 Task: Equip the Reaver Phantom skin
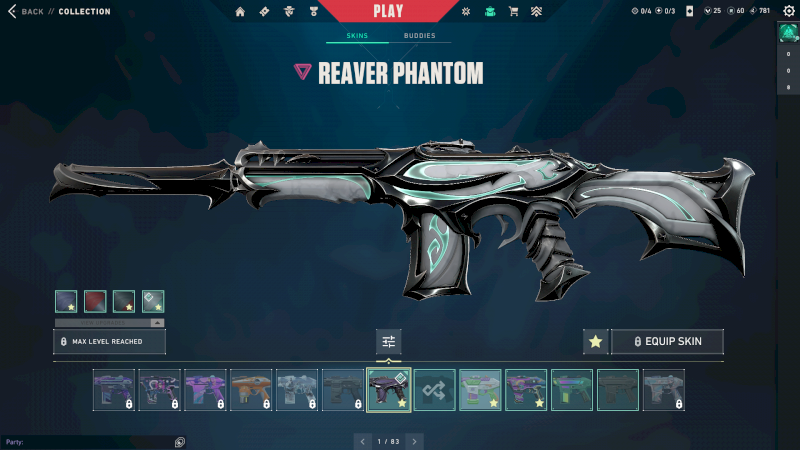point(667,342)
